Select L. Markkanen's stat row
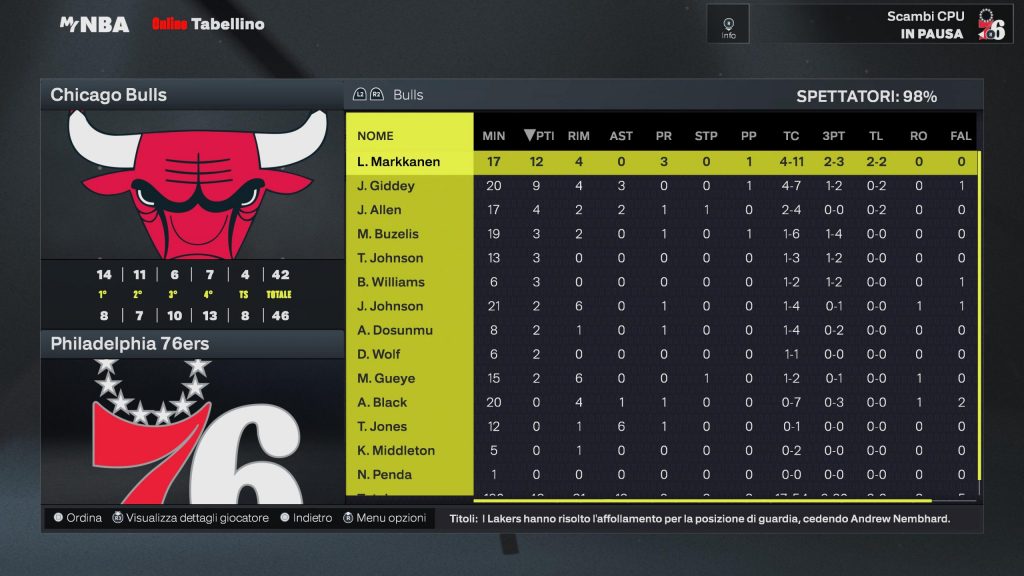 399,162
